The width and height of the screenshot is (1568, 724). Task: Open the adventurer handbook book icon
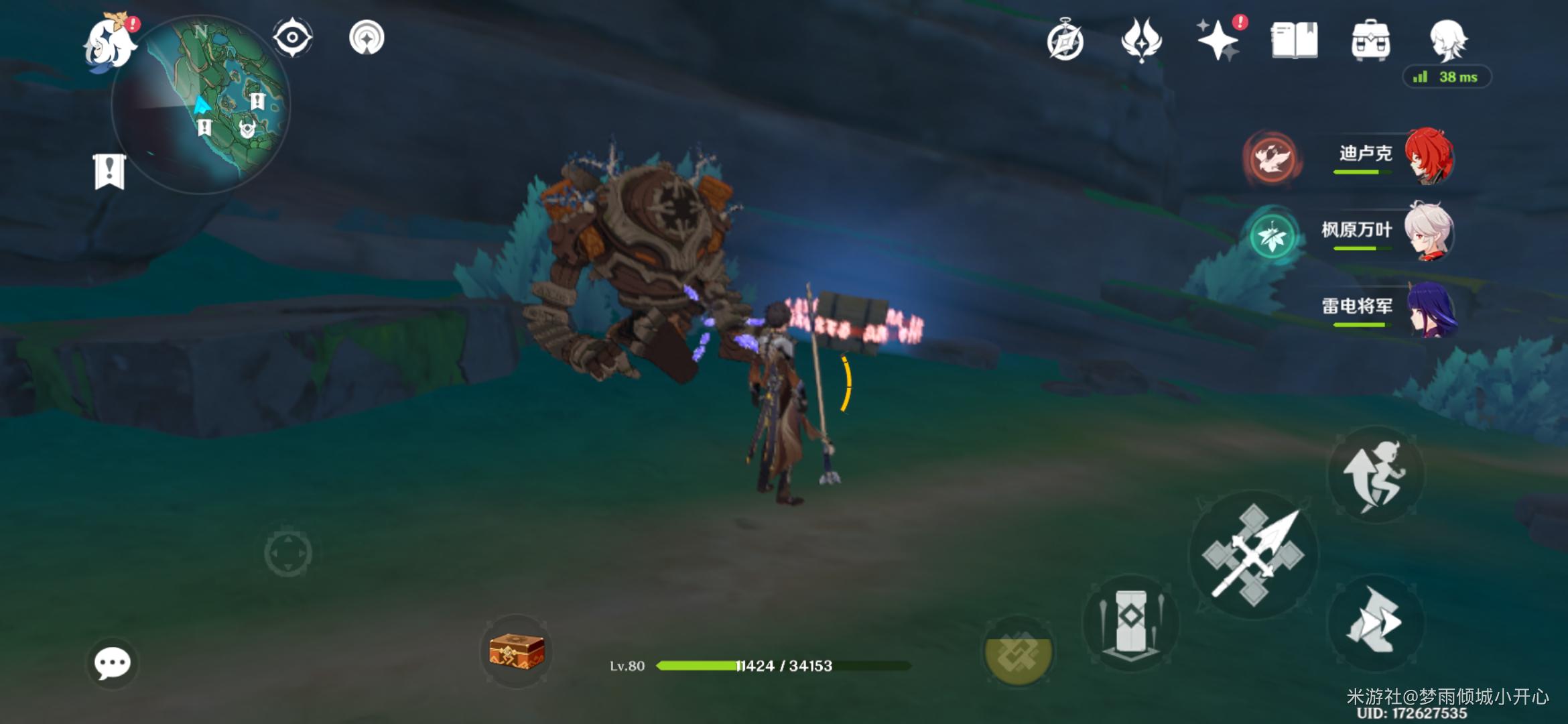(1294, 40)
